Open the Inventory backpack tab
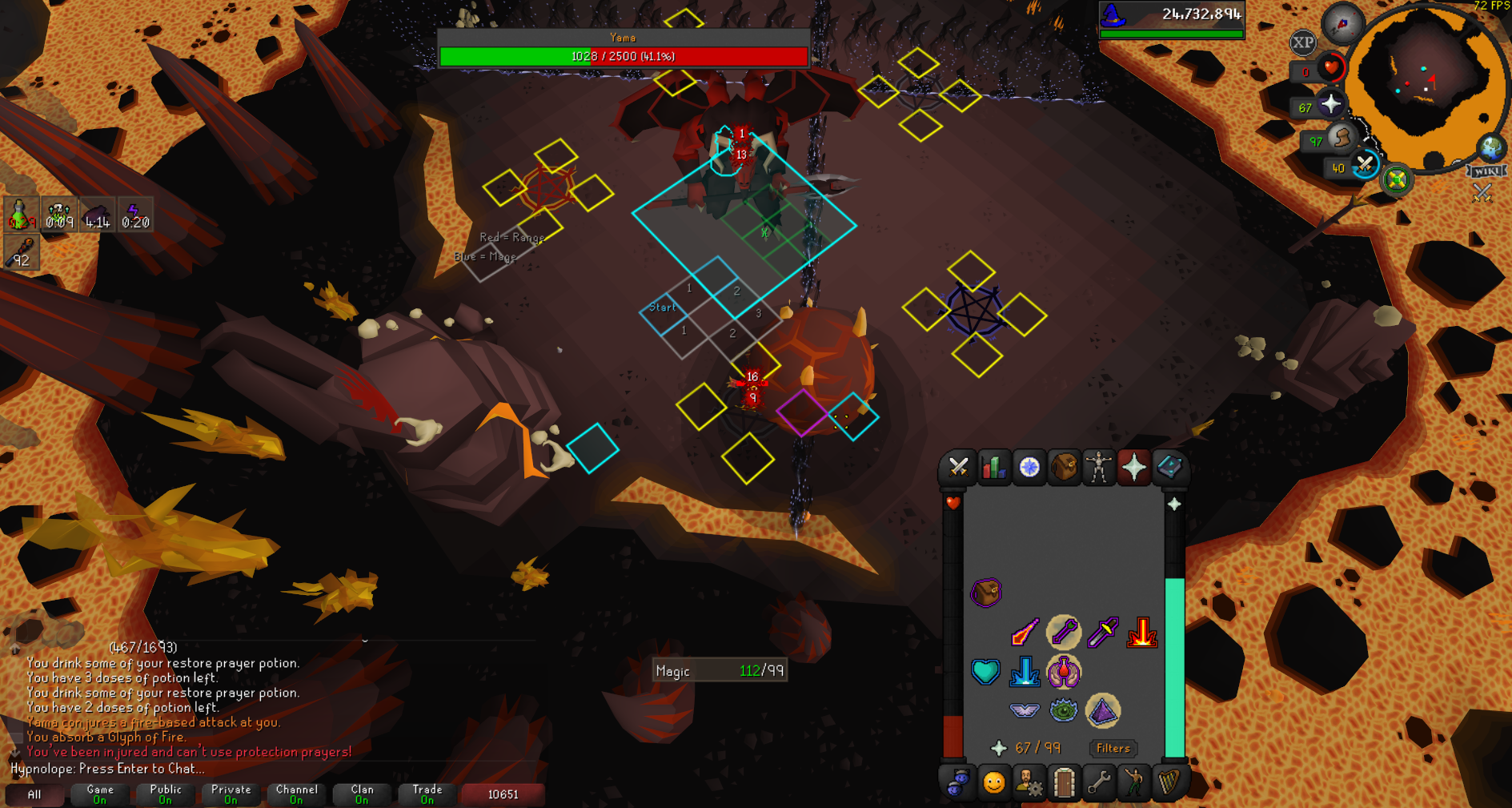This screenshot has height=808, width=1512. [x=1064, y=467]
